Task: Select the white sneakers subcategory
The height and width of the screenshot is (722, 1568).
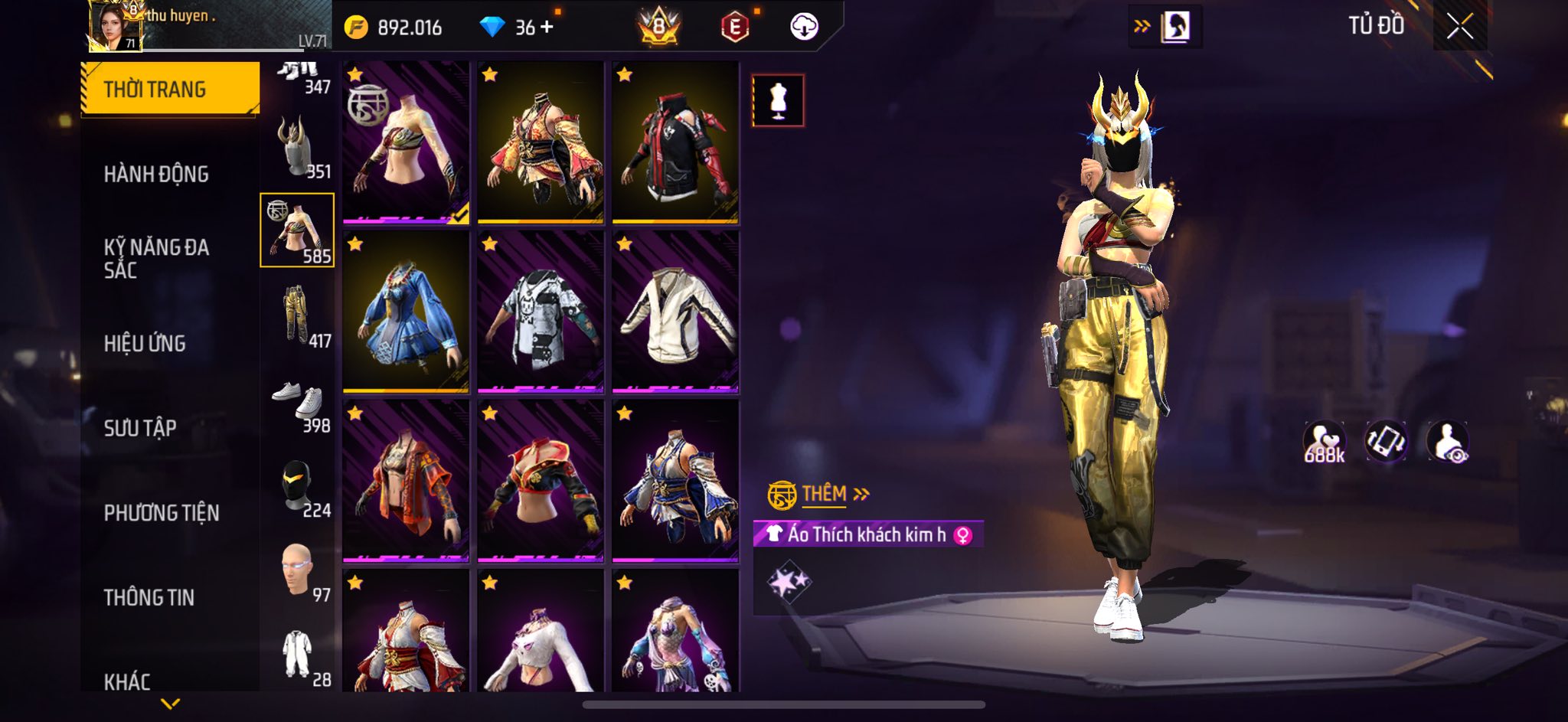Action: 297,400
